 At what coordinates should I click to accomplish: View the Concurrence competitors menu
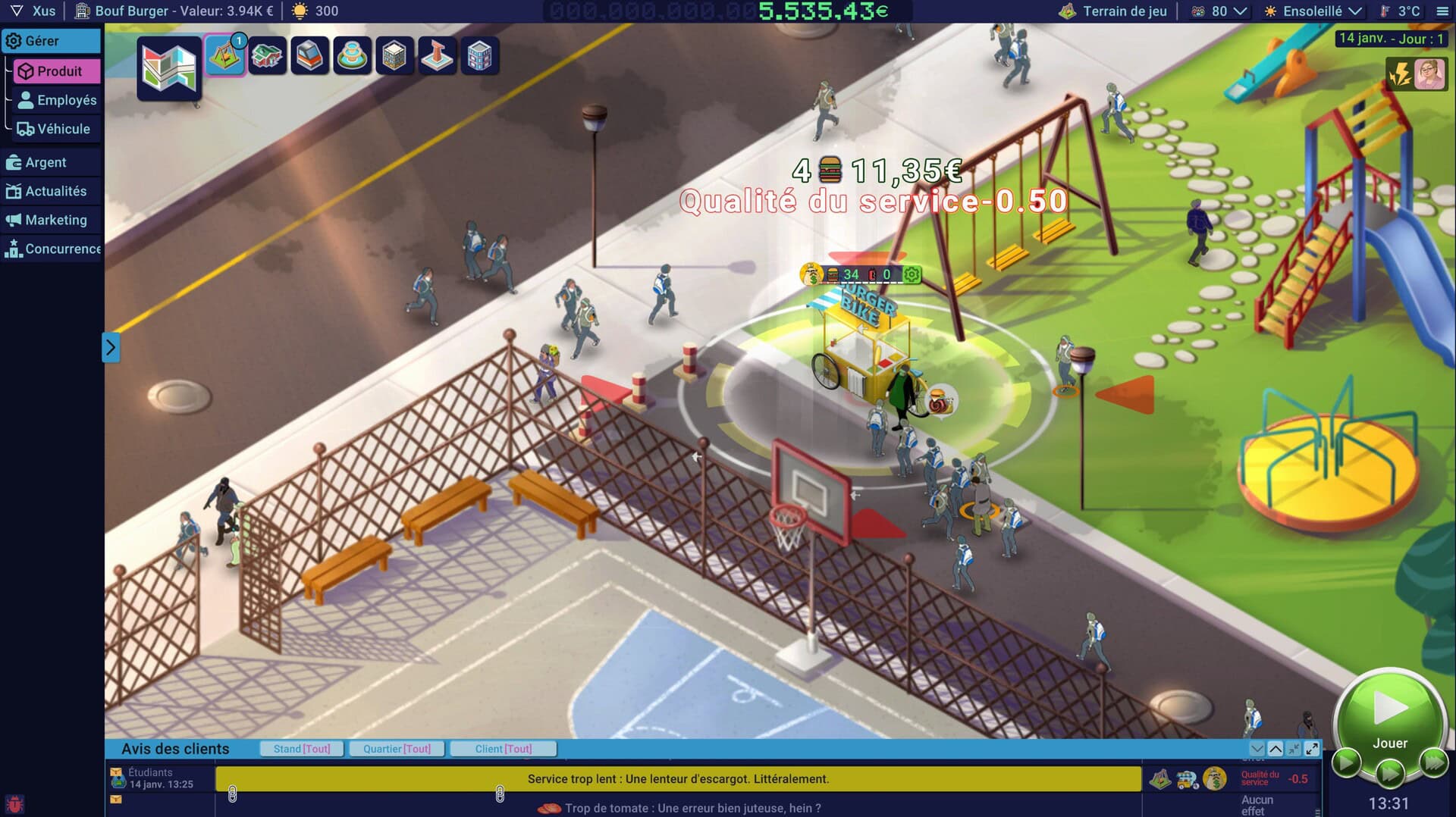click(53, 249)
